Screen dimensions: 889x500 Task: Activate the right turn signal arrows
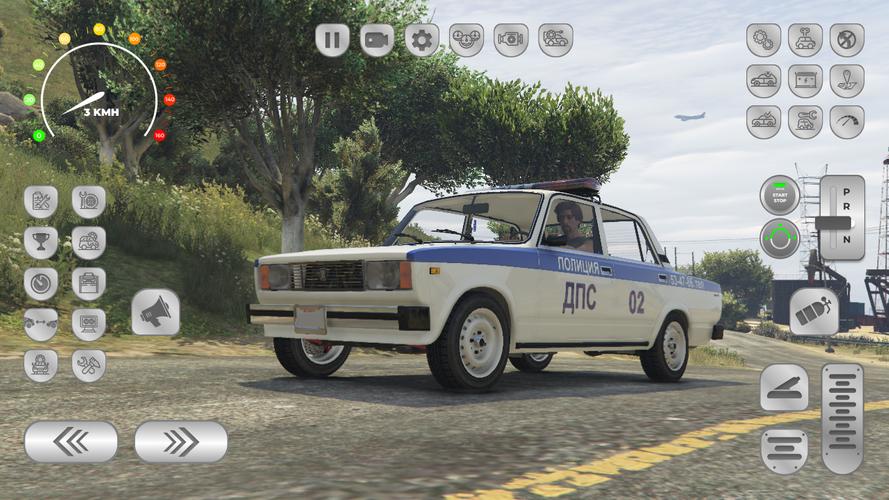[x=181, y=441]
